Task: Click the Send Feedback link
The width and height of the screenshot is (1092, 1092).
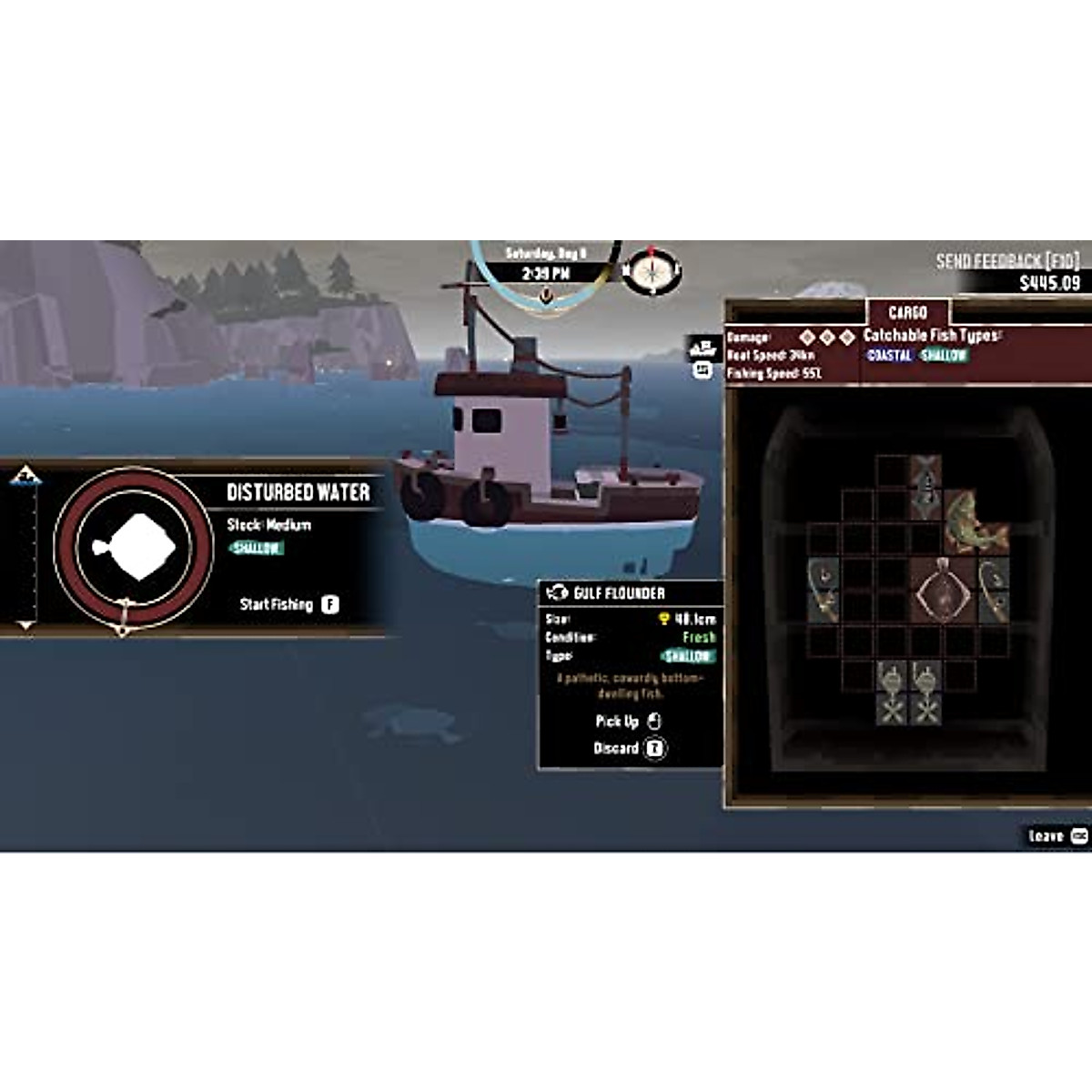Action: tap(1007, 261)
